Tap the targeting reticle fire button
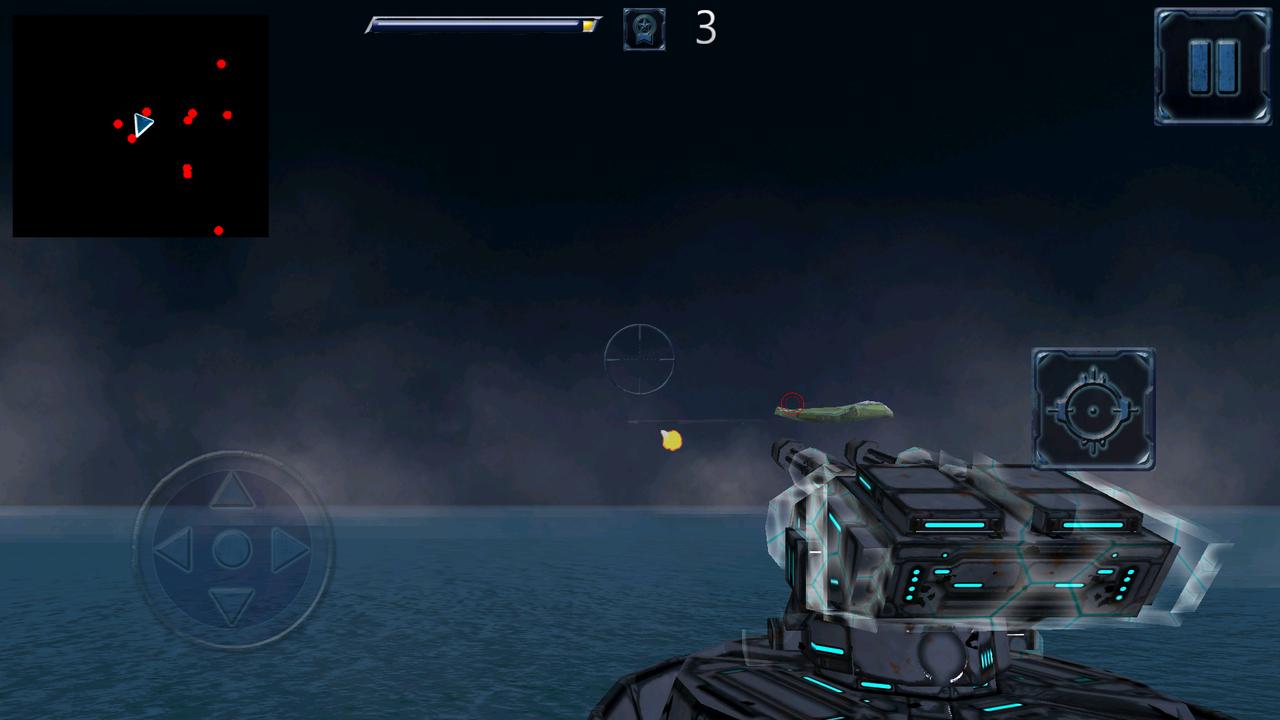This screenshot has height=720, width=1280. (1093, 411)
